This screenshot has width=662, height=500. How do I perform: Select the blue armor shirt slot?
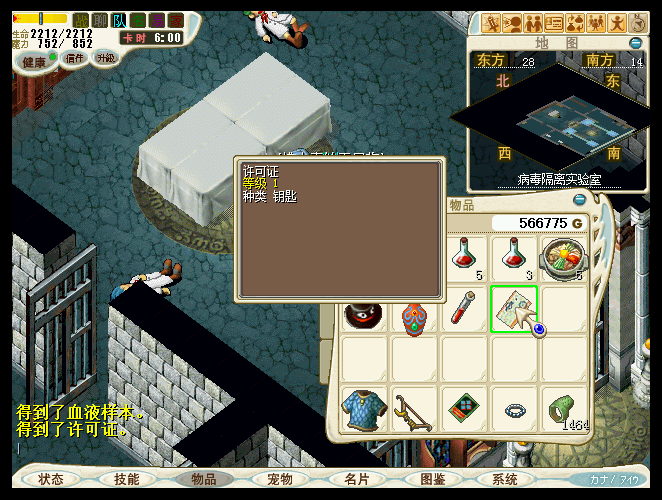point(365,410)
